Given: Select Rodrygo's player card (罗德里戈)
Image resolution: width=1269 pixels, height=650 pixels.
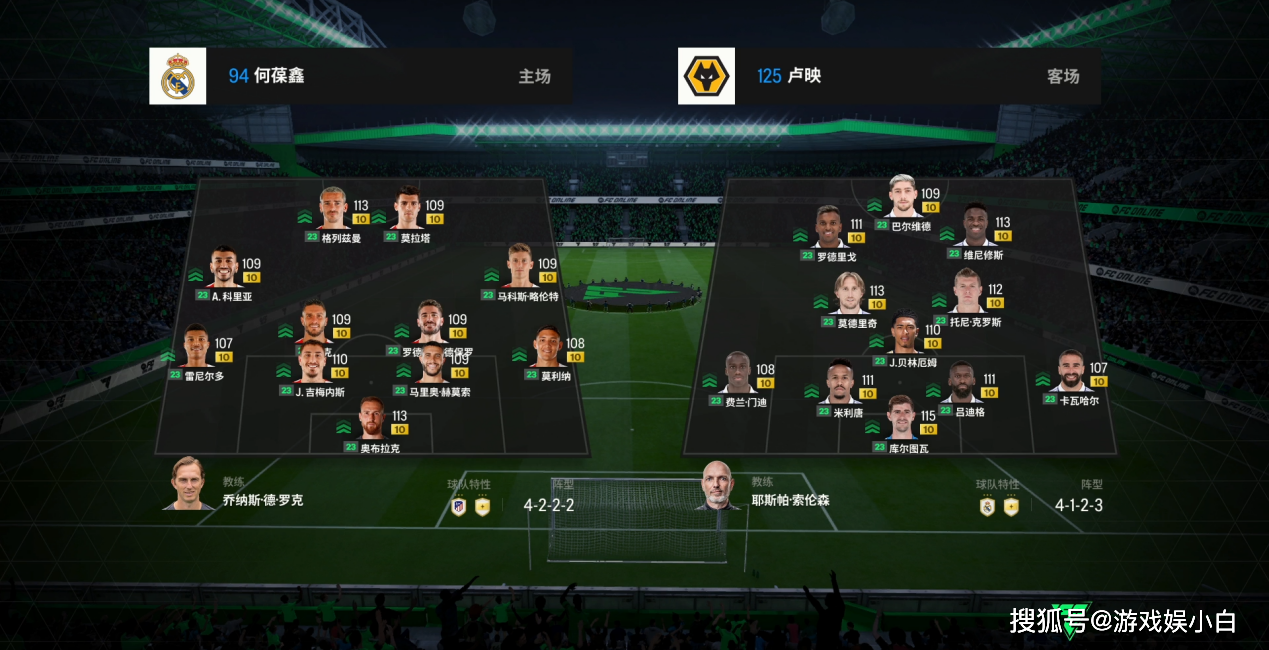Looking at the screenshot, I should point(829,228).
